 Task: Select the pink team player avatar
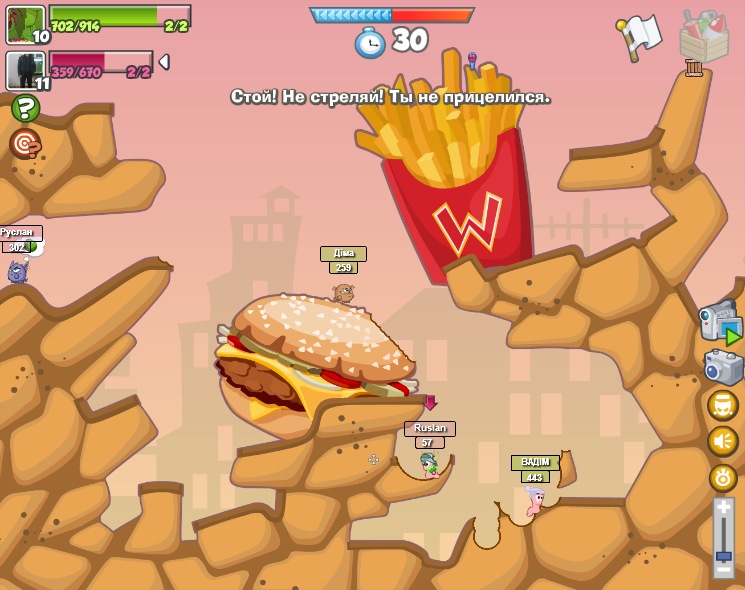point(25,70)
